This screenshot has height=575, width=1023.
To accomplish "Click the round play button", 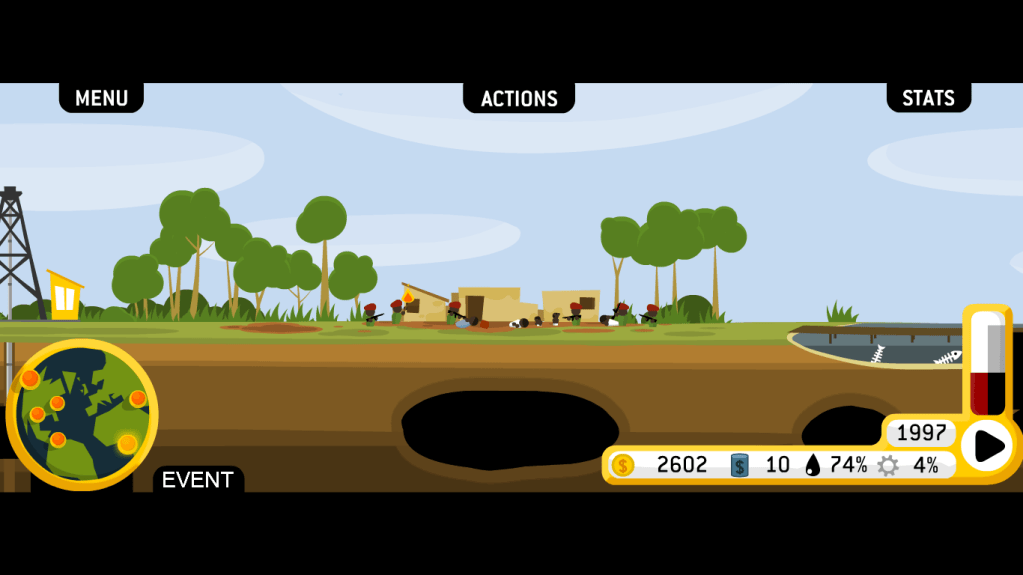I will pos(987,446).
